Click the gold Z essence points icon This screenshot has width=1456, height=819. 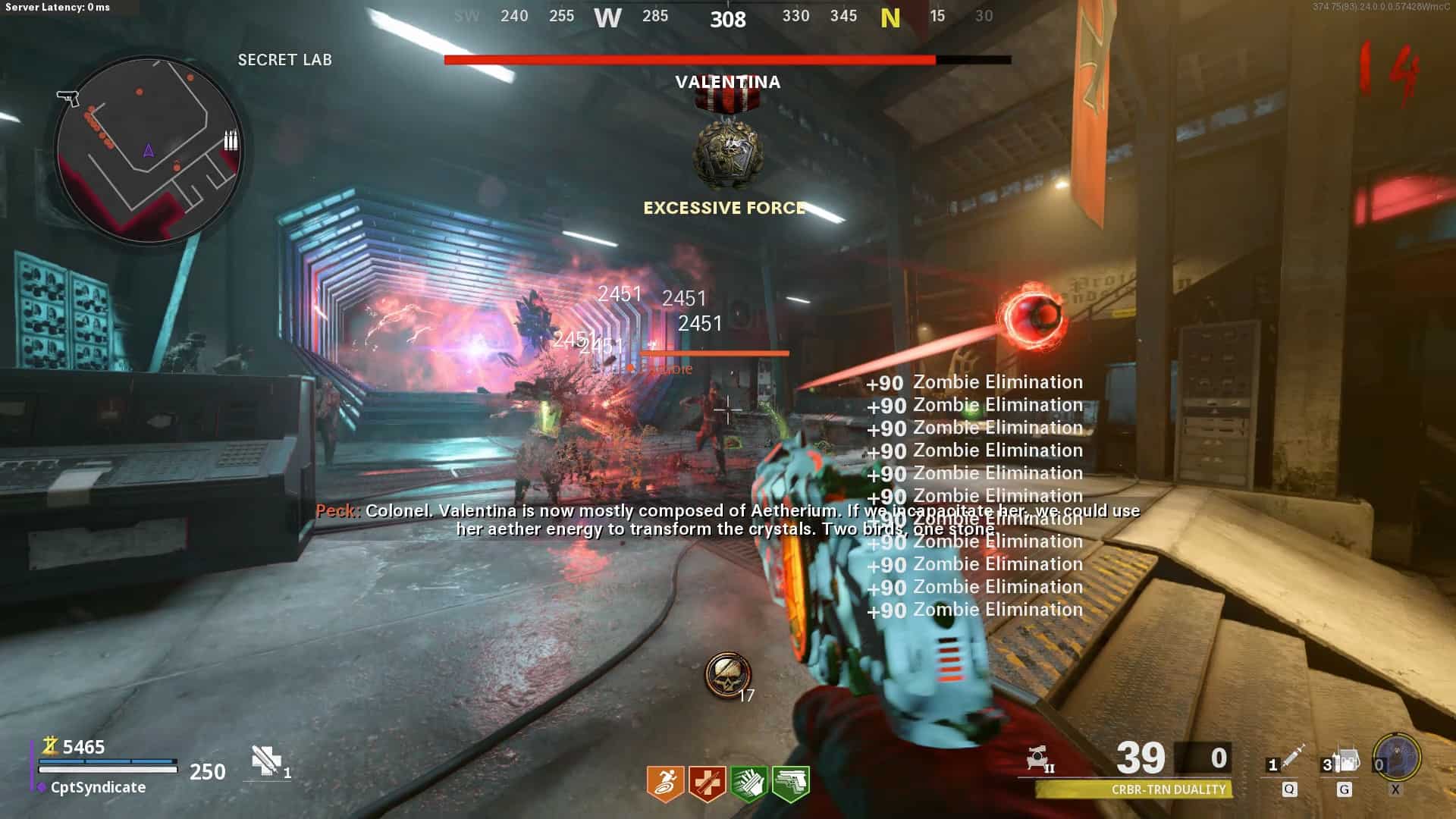[x=50, y=746]
